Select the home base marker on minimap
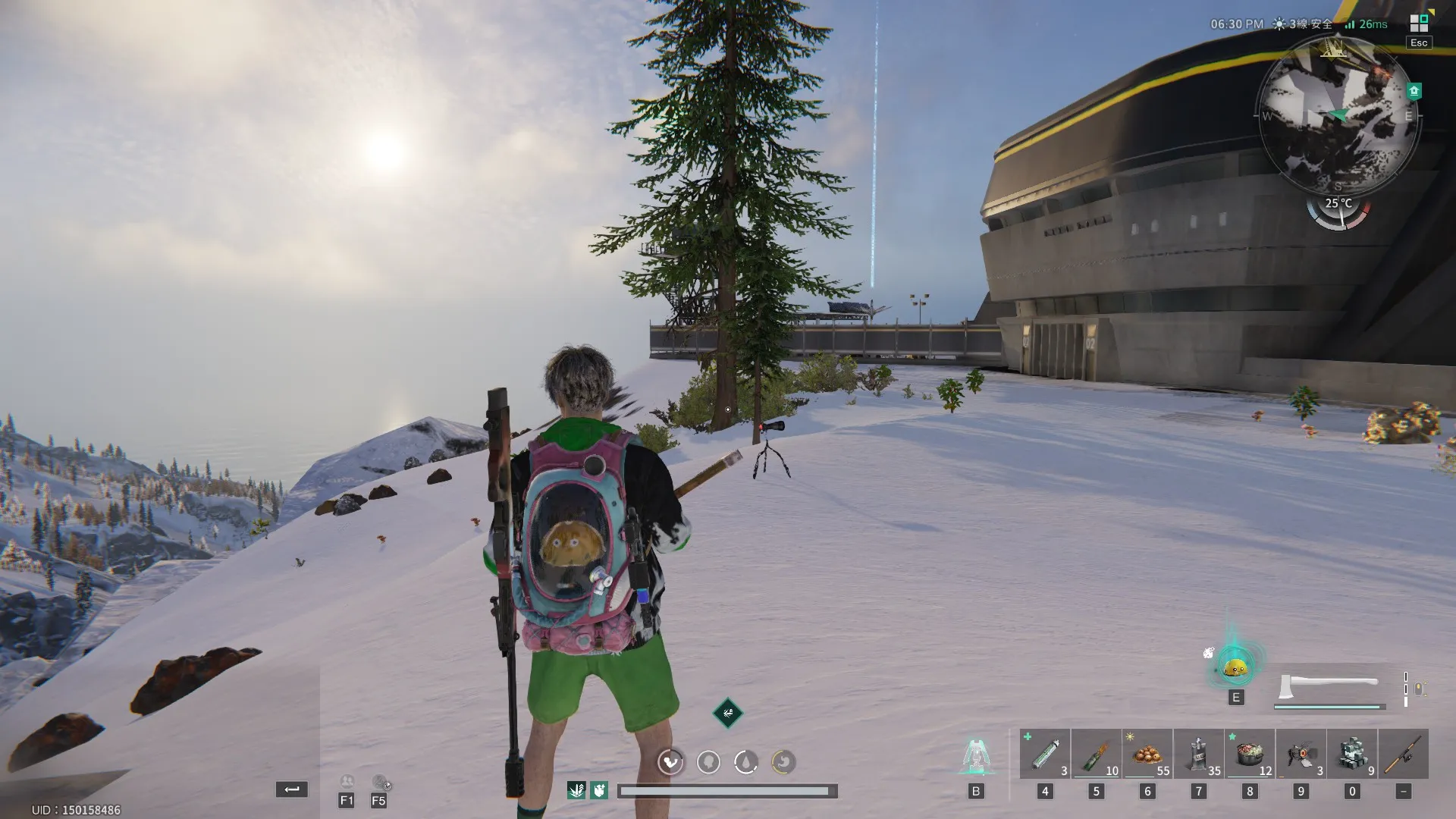Image resolution: width=1456 pixels, height=819 pixels. click(1414, 91)
